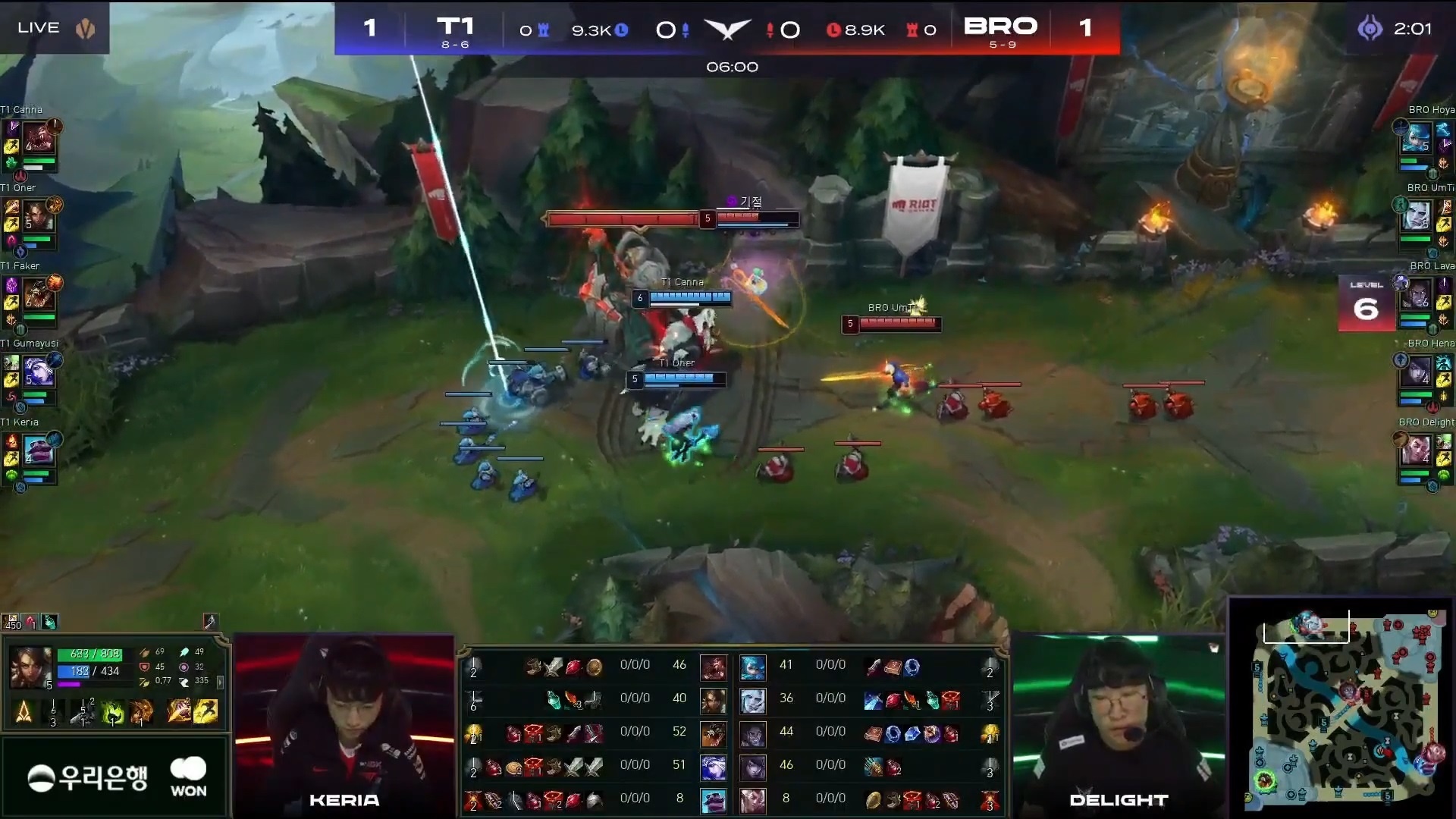Select the top champion portrait in the stats table
Screen dimensions: 1456x819
coord(714,667)
